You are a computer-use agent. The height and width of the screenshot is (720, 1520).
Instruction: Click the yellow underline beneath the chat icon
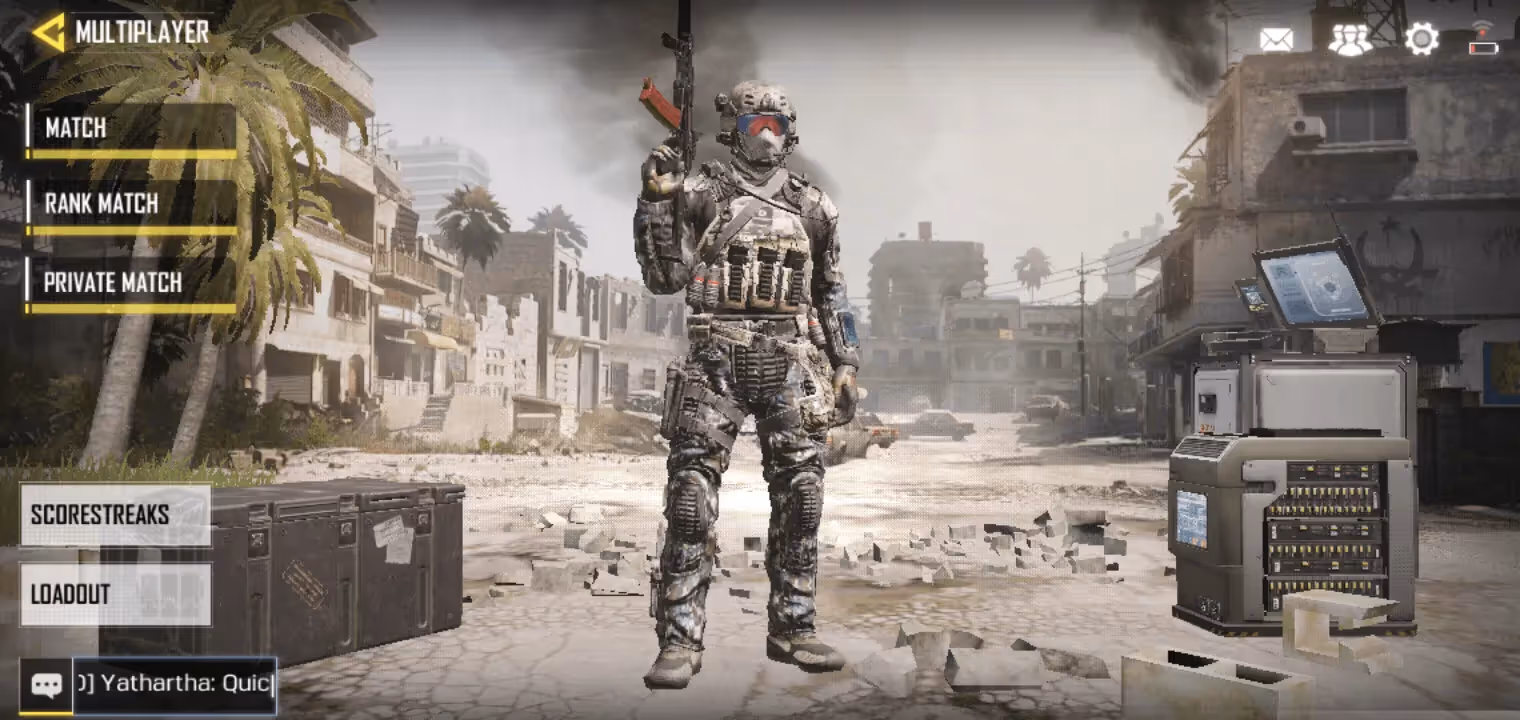47,713
